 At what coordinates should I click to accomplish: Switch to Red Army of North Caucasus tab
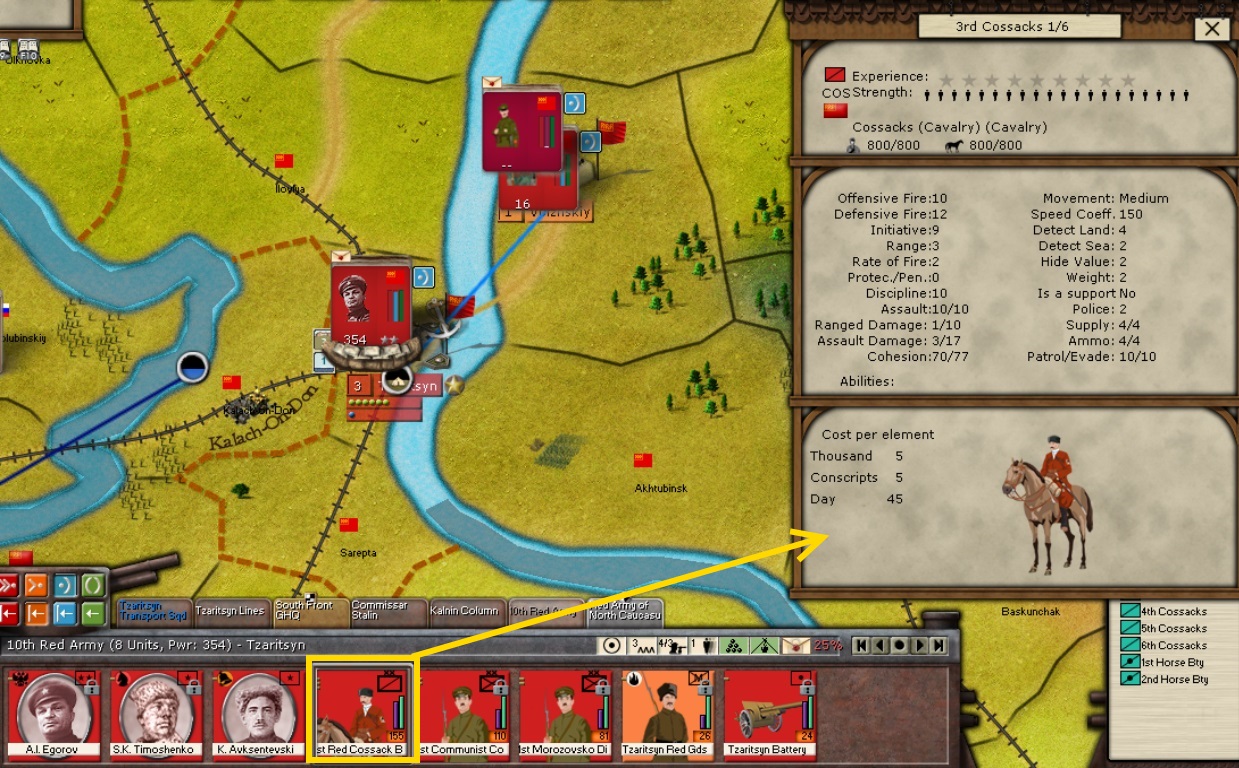pos(625,611)
